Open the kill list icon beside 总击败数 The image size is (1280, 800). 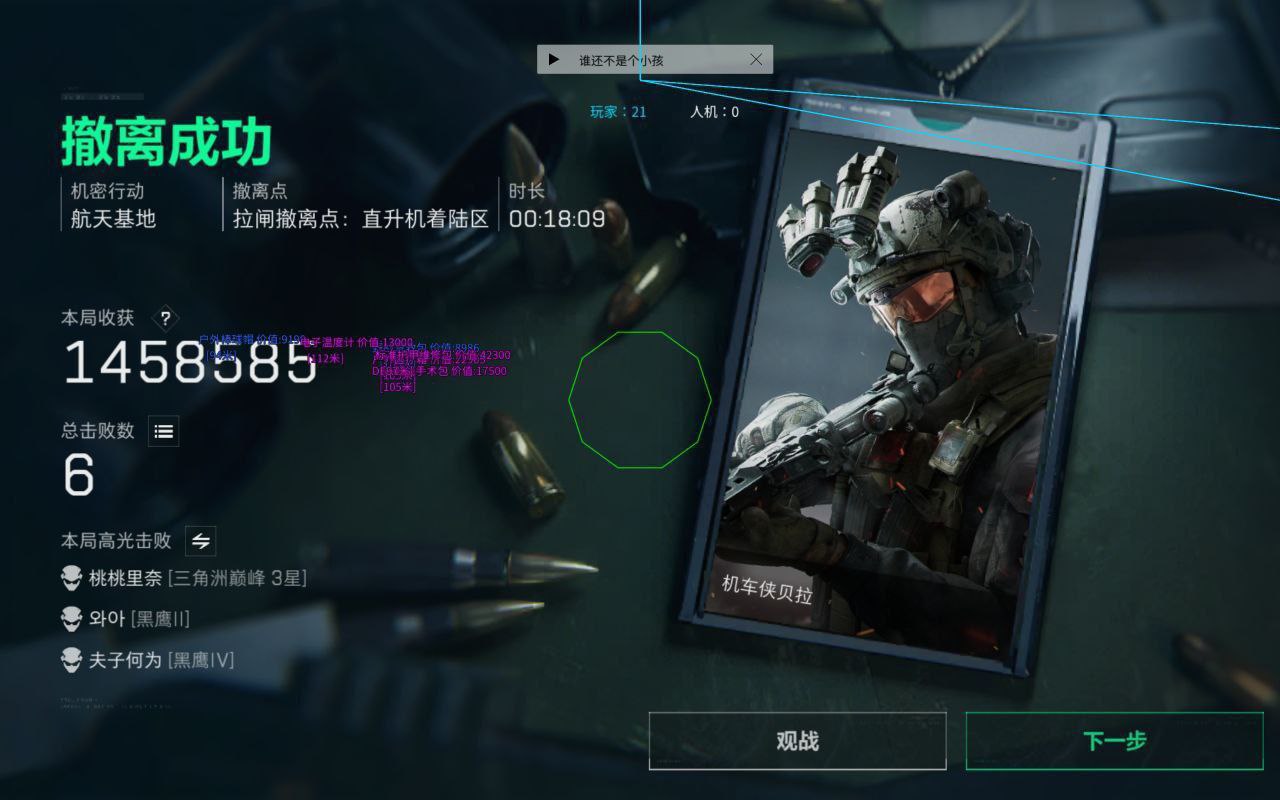(x=163, y=431)
